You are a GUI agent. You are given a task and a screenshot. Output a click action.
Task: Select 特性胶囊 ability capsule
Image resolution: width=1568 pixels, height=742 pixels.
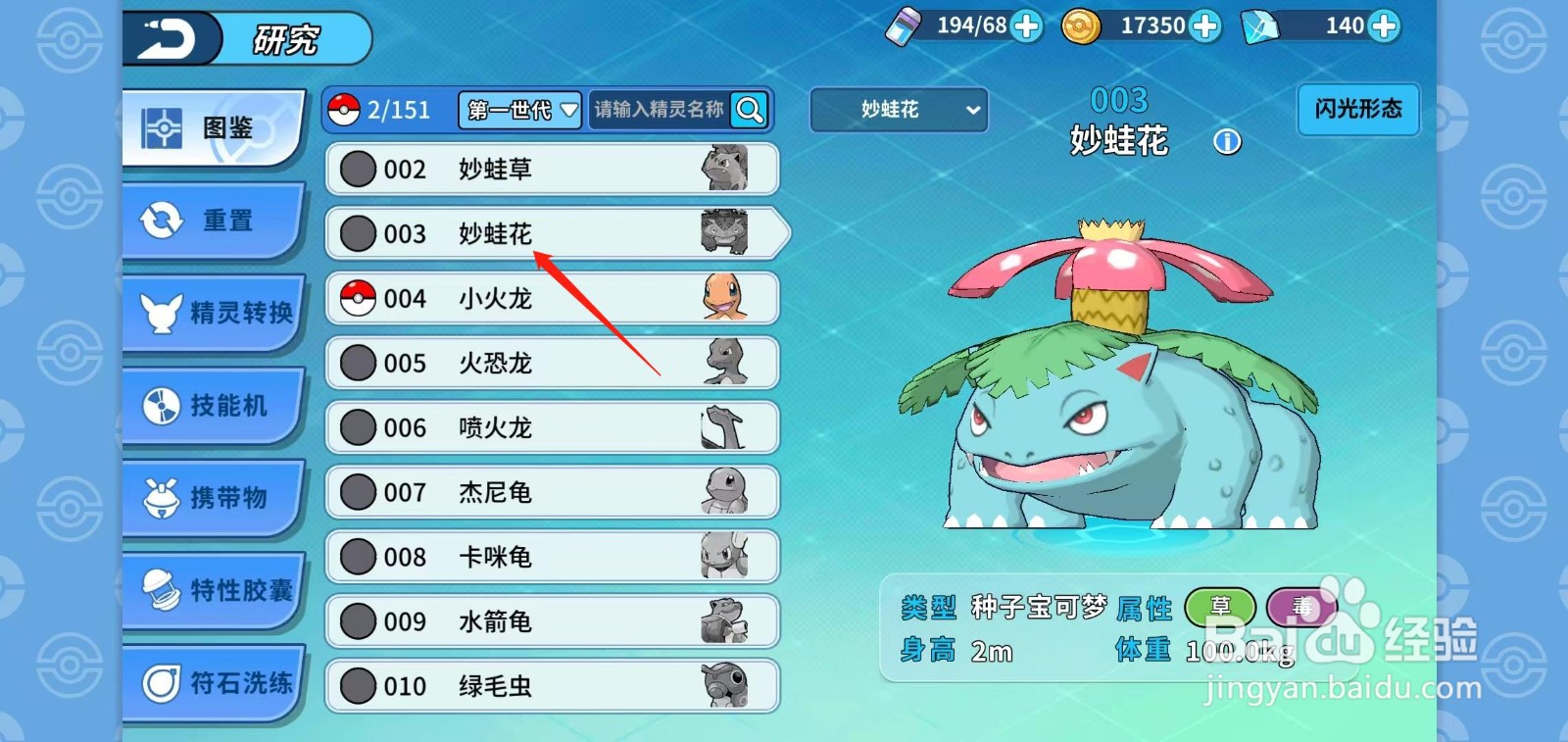(x=218, y=591)
